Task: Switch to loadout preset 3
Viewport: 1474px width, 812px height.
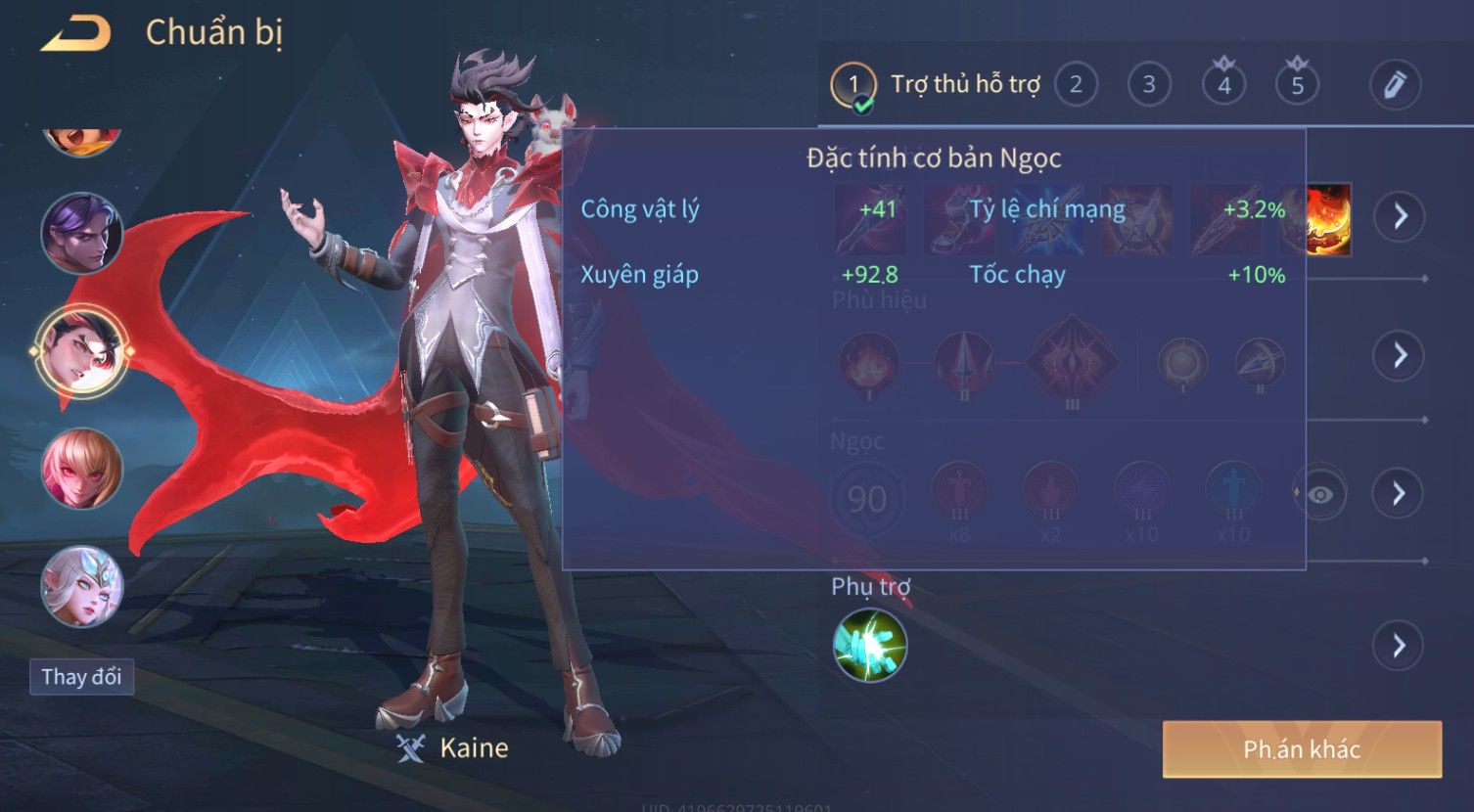Action: pyautogui.click(x=1149, y=85)
